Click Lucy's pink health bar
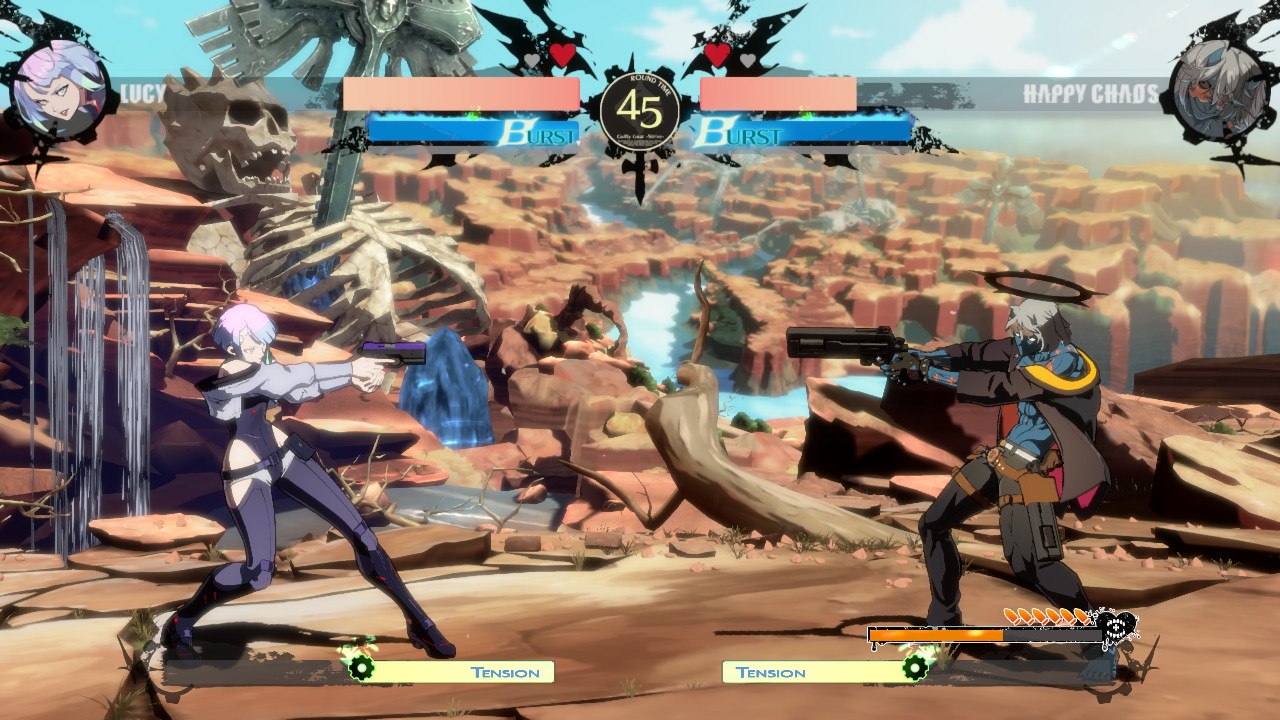The height and width of the screenshot is (720, 1280). (x=460, y=93)
